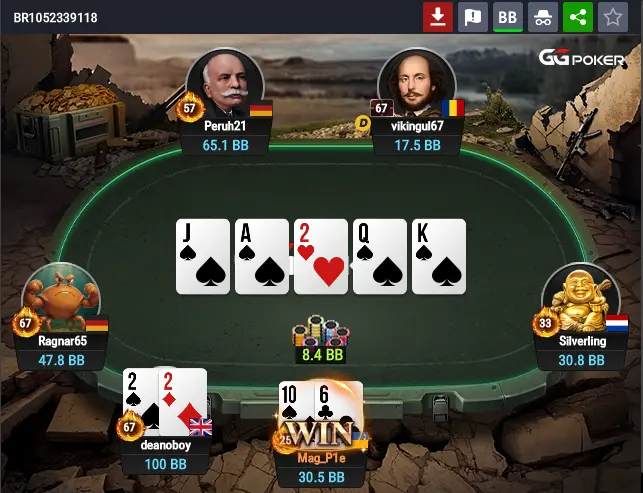Click Ragnar65's crab avatar
This screenshot has height=493, width=643.
pyautogui.click(x=61, y=299)
